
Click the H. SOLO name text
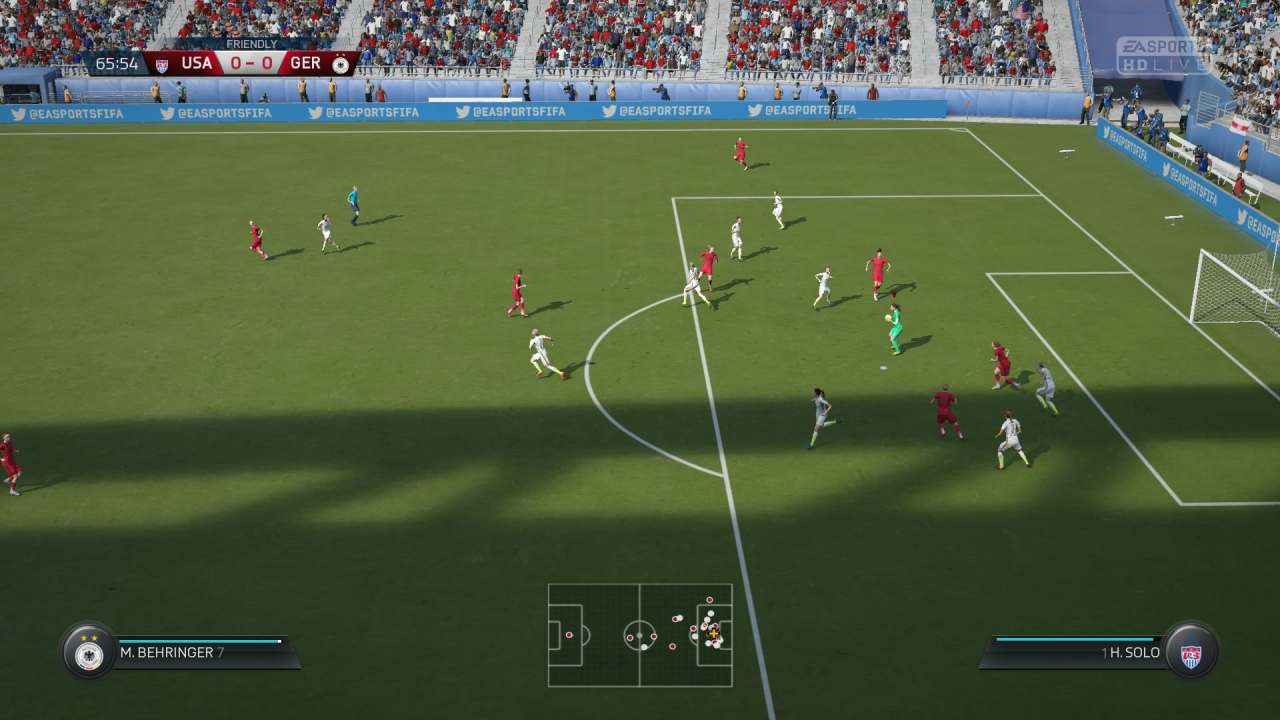pyautogui.click(x=1135, y=651)
